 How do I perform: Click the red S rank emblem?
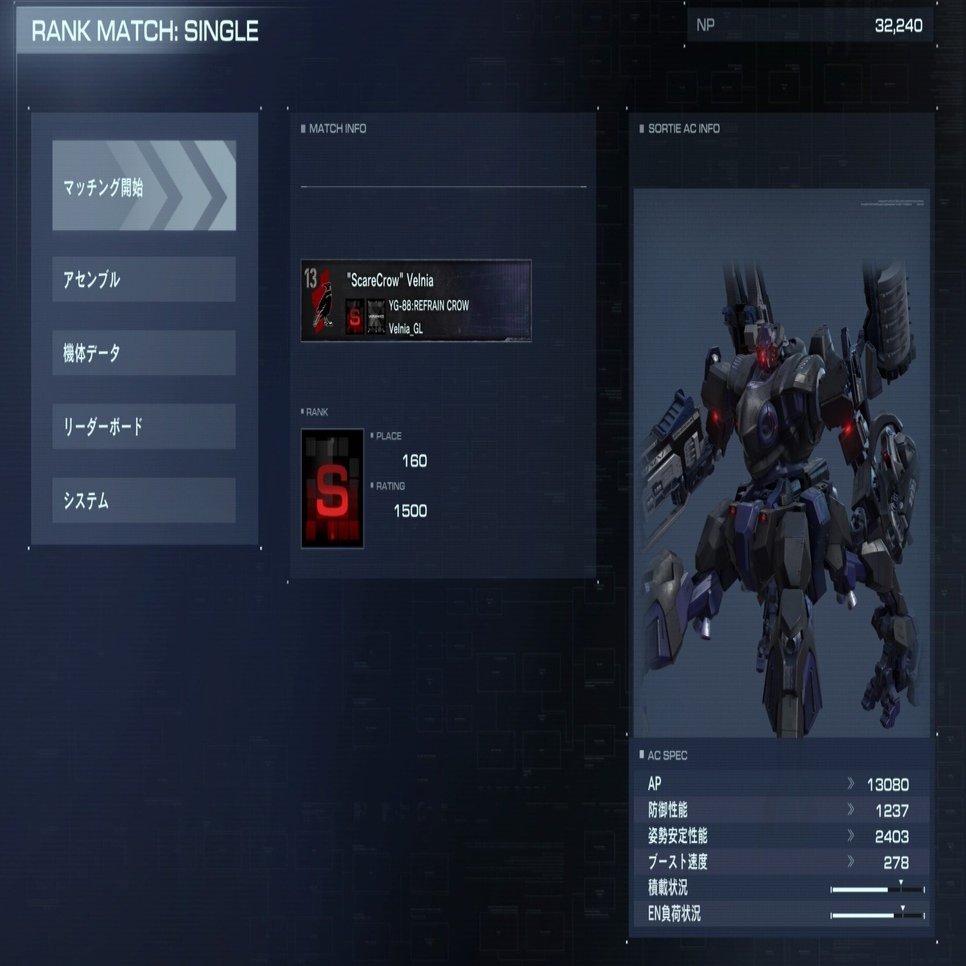pyautogui.click(x=332, y=488)
